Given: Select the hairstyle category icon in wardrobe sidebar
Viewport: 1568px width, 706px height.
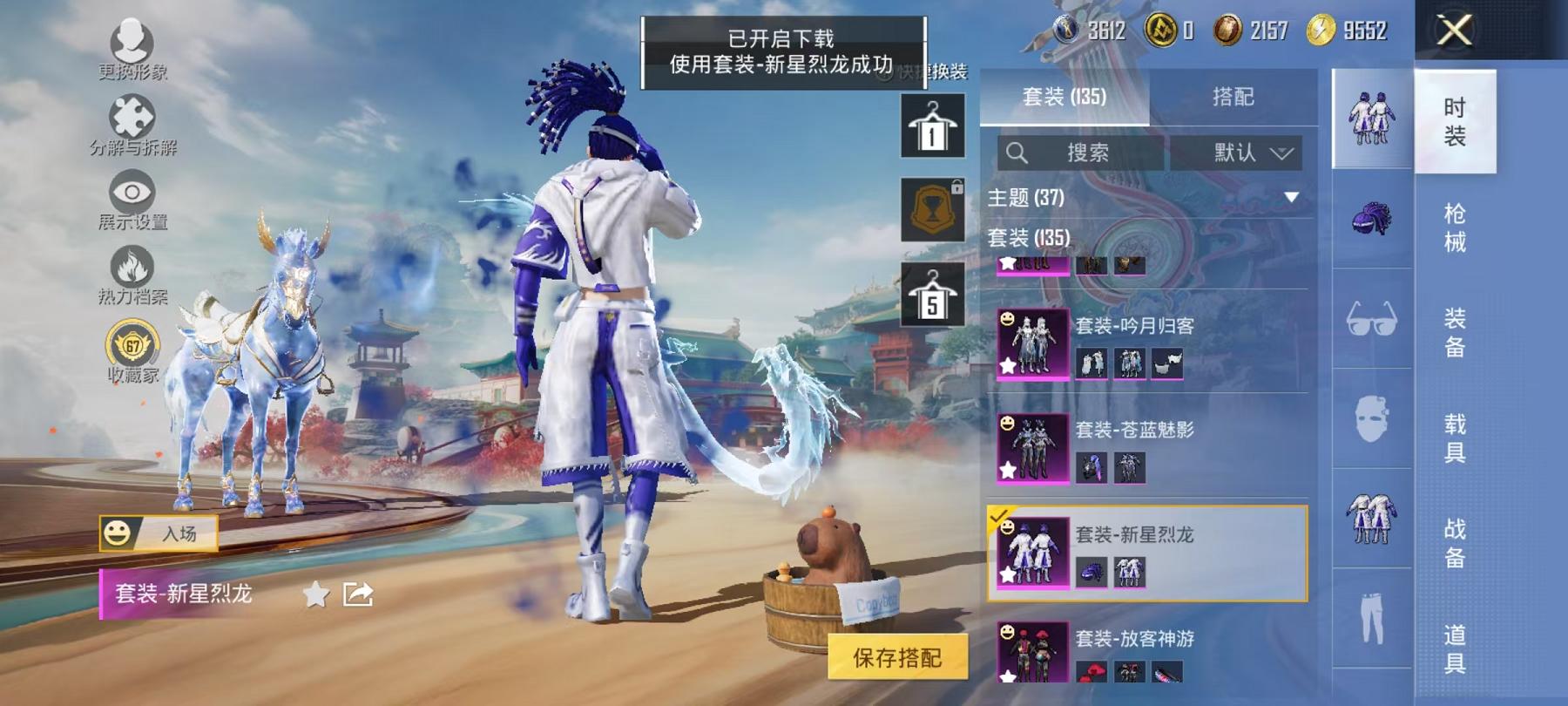Looking at the screenshot, I should click(1370, 218).
